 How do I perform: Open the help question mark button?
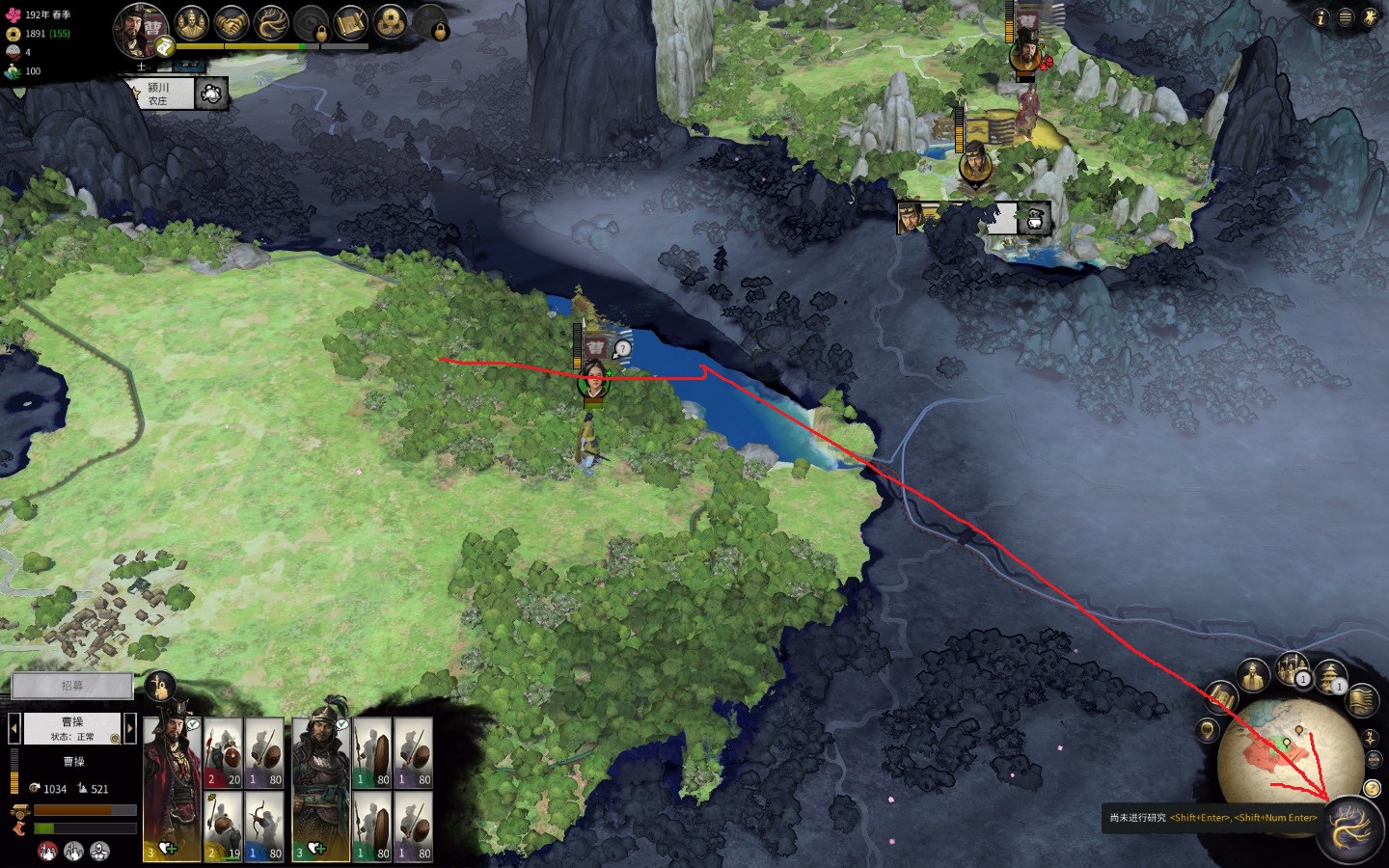[1373, 789]
